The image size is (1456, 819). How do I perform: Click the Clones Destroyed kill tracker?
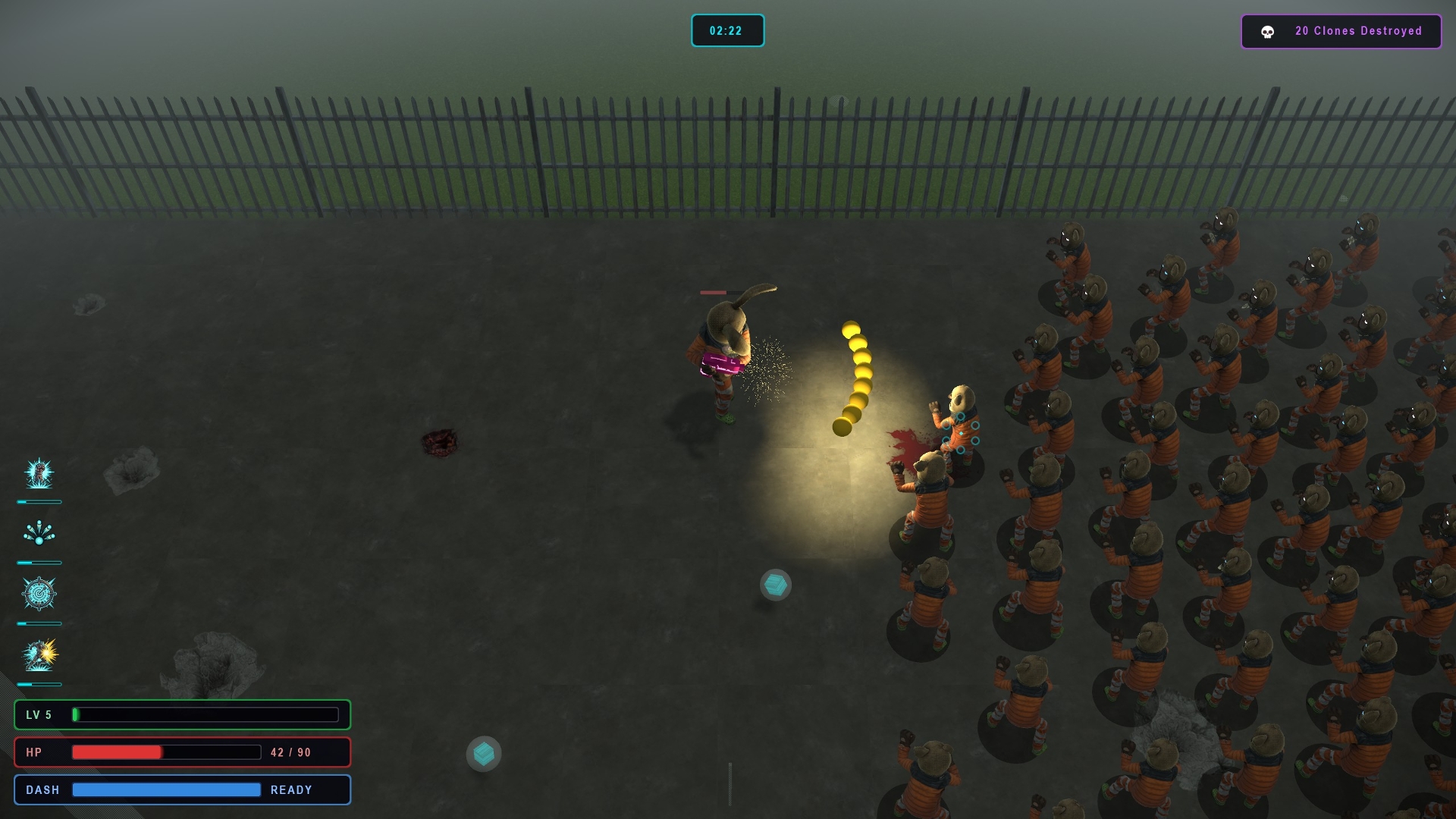click(x=1341, y=31)
